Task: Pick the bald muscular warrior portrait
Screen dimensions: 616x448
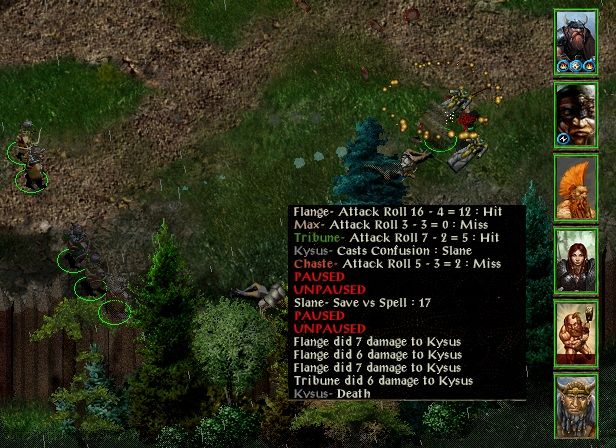Action: 576,332
